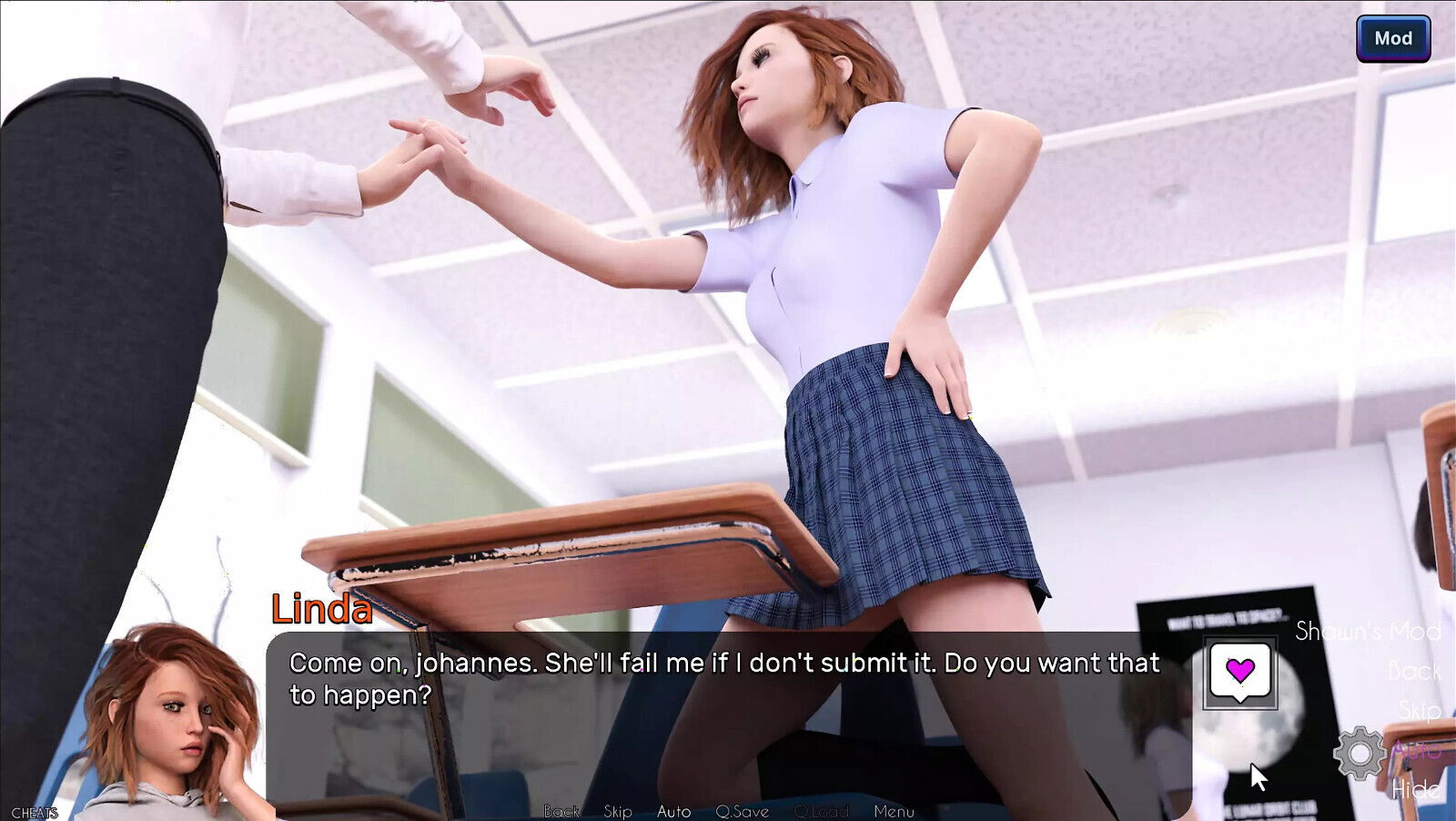Quick save with Q.Save
The image size is (1456, 821).
coord(742,811)
